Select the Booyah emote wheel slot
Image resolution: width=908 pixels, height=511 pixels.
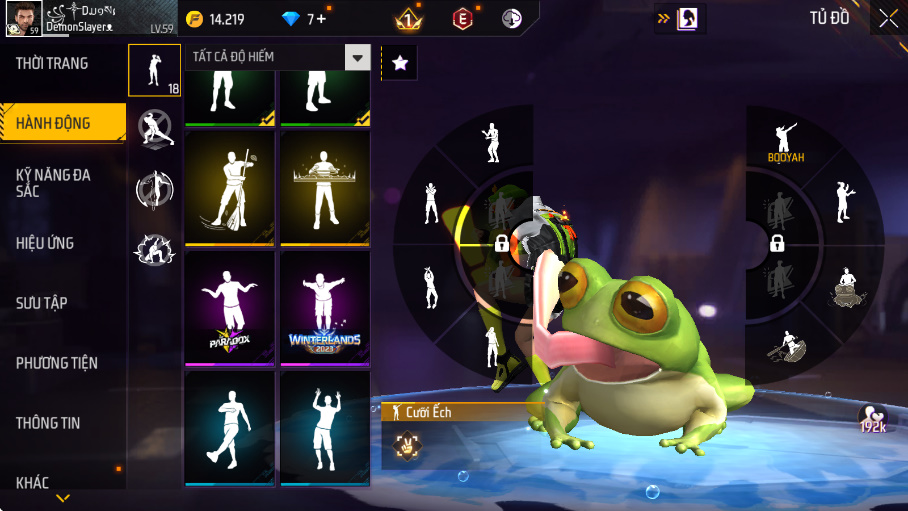(786, 143)
